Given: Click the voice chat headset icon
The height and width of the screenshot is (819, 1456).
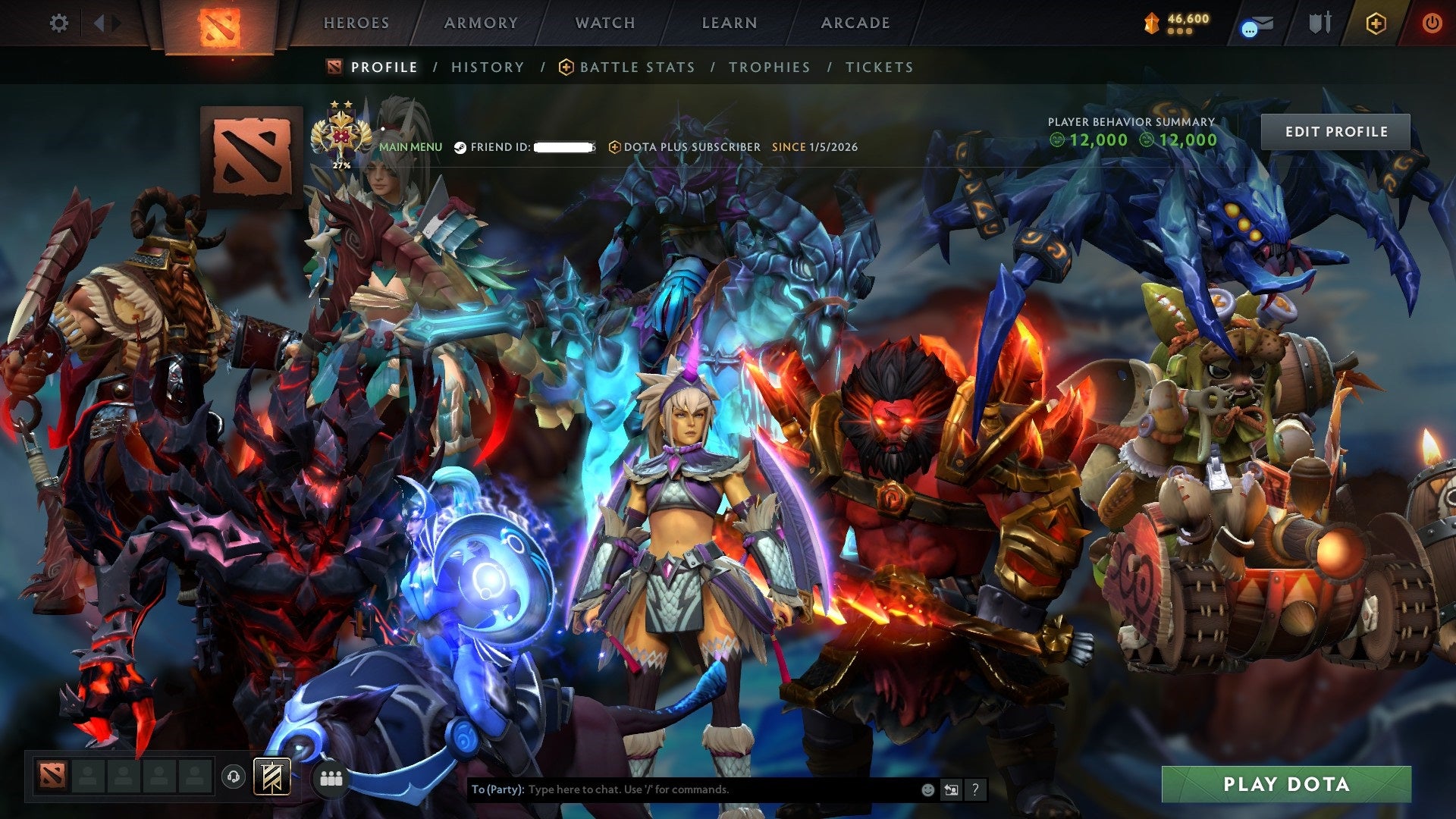Looking at the screenshot, I should [234, 778].
